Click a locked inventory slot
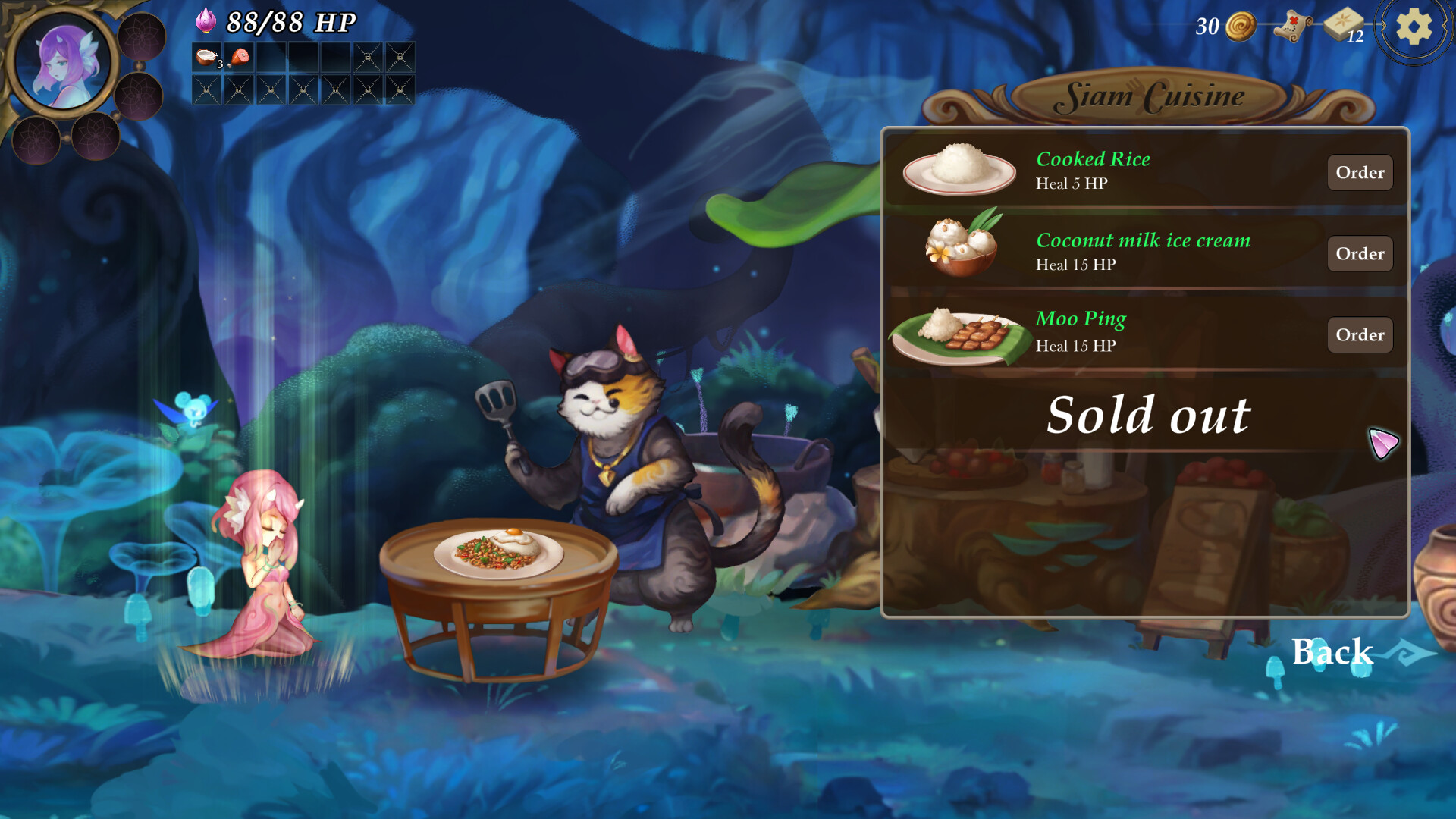 tap(368, 57)
